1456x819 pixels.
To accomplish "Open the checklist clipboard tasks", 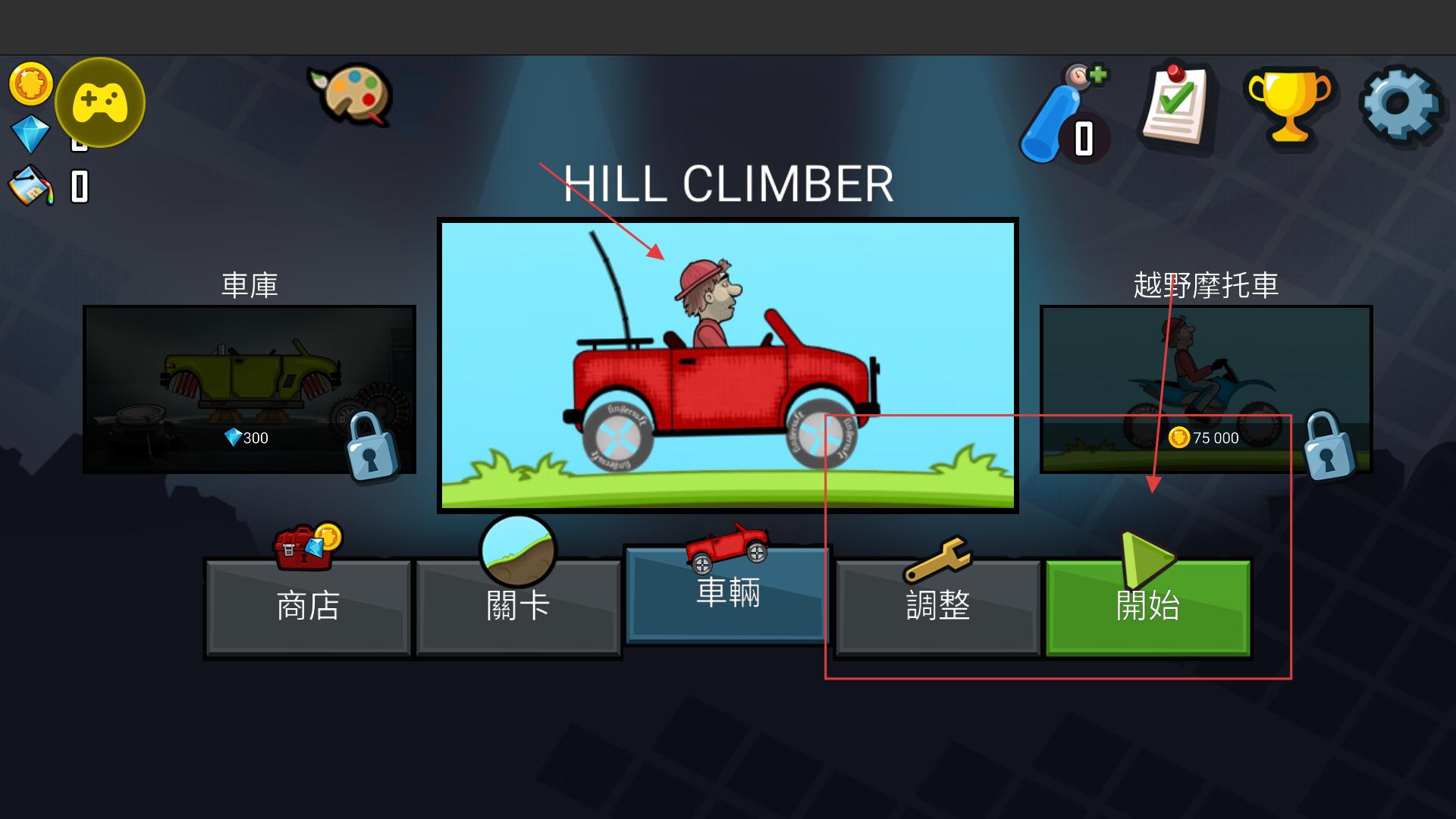I will [1175, 106].
